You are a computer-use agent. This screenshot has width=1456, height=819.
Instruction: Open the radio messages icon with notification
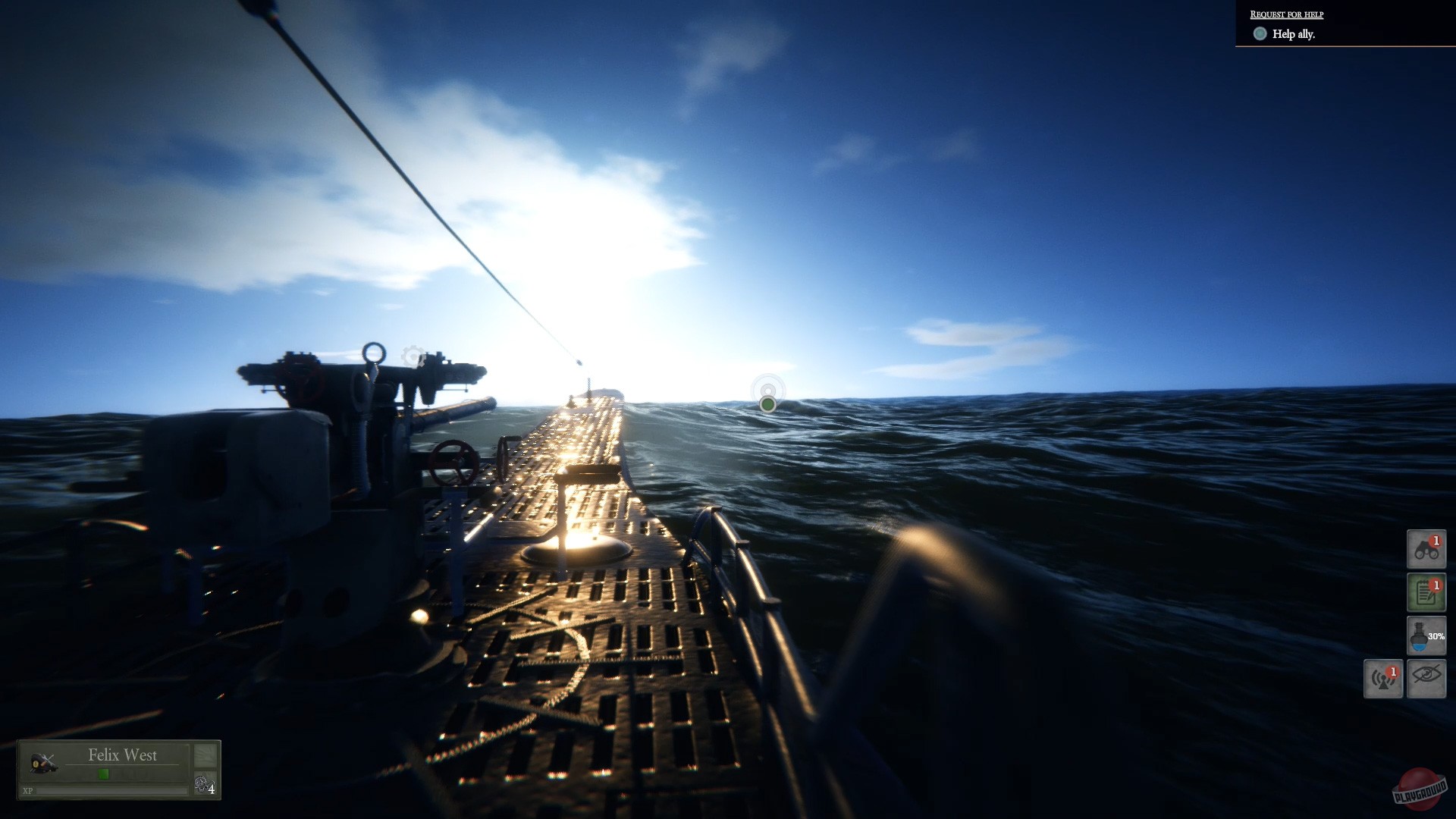click(1384, 678)
